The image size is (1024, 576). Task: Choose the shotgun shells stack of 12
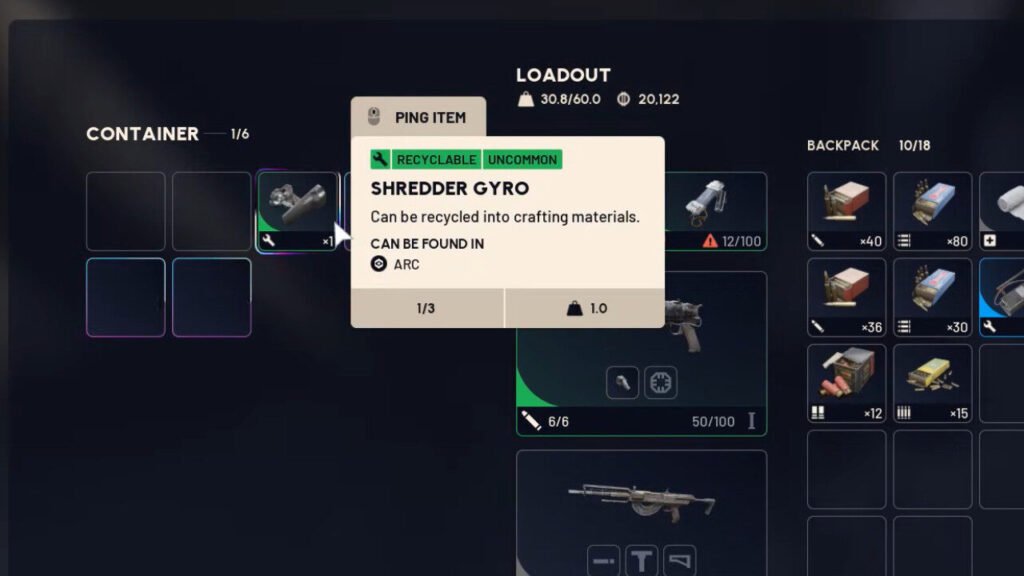pyautogui.click(x=846, y=383)
